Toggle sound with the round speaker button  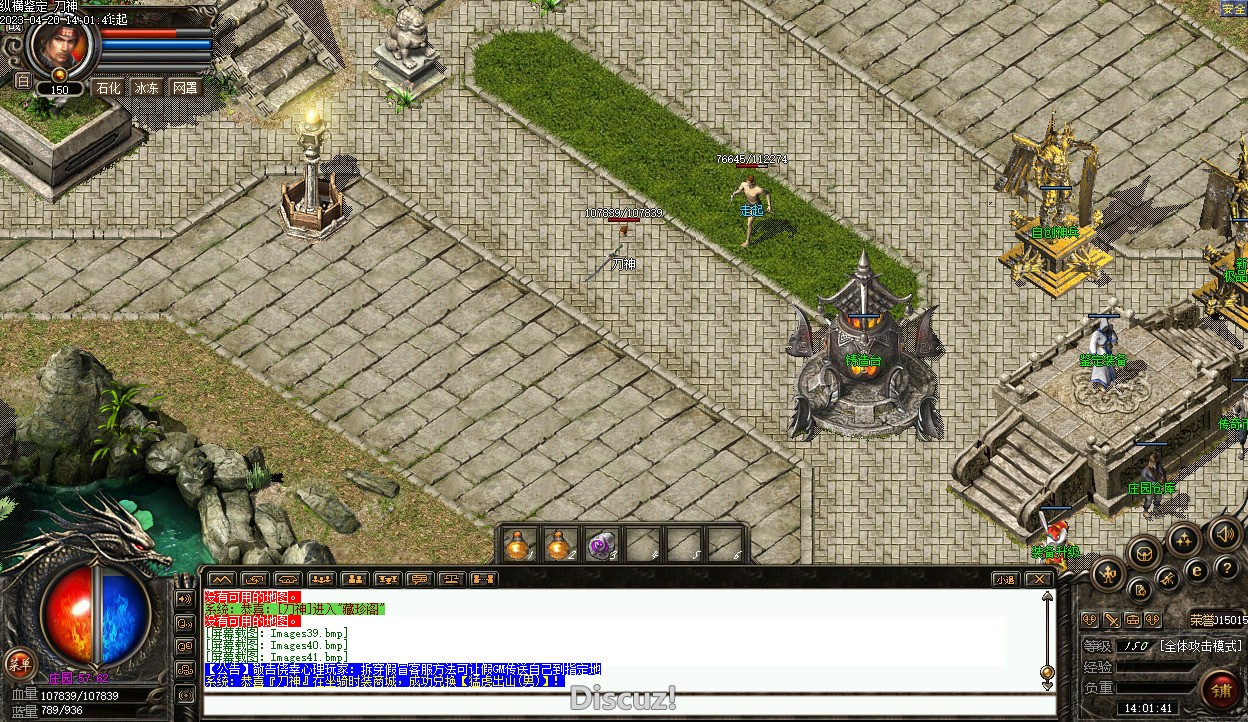[x=1225, y=534]
